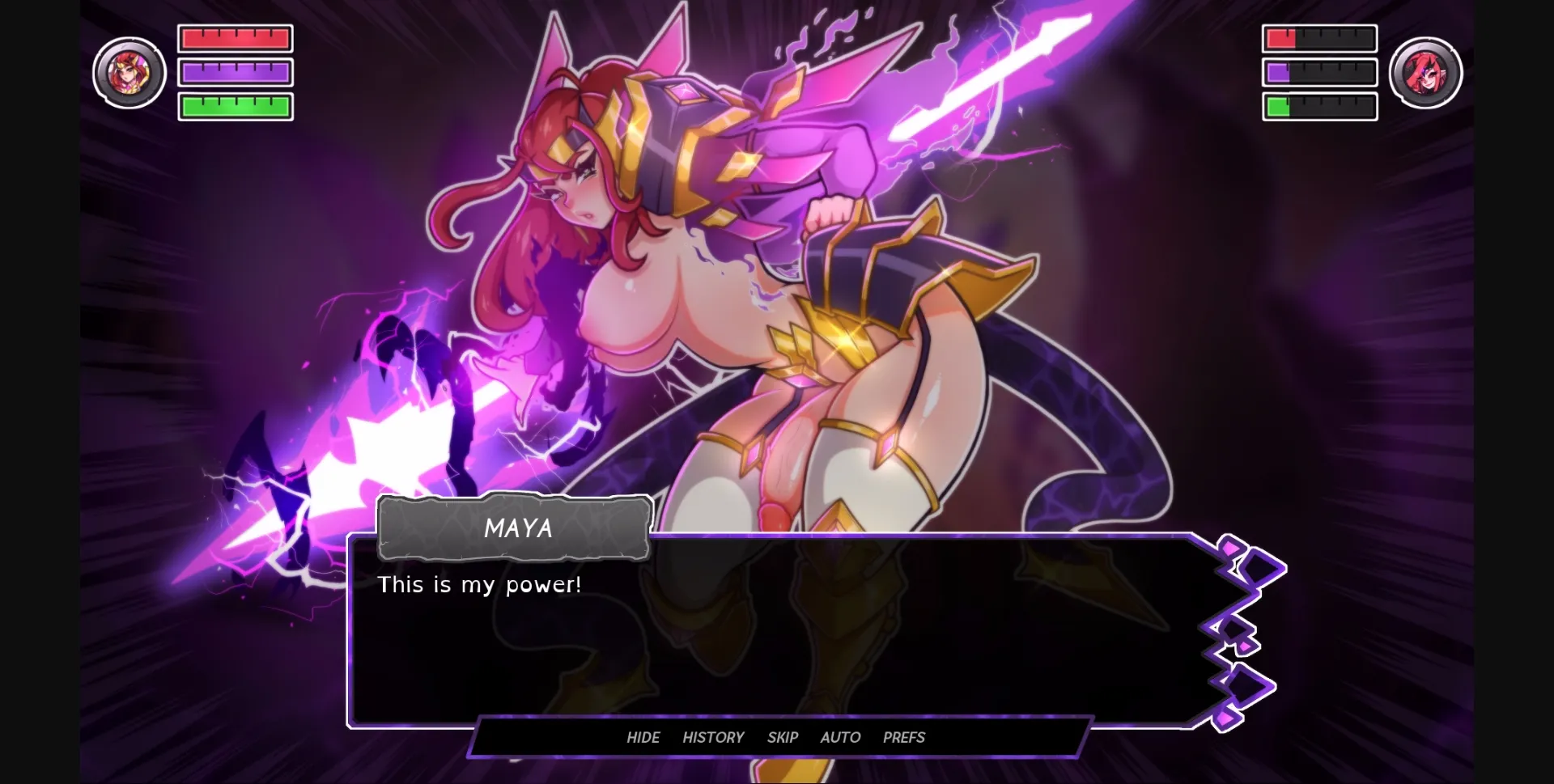Viewport: 1554px width, 784px height.
Task: Click the enemy's purple energy bar
Action: point(1319,71)
